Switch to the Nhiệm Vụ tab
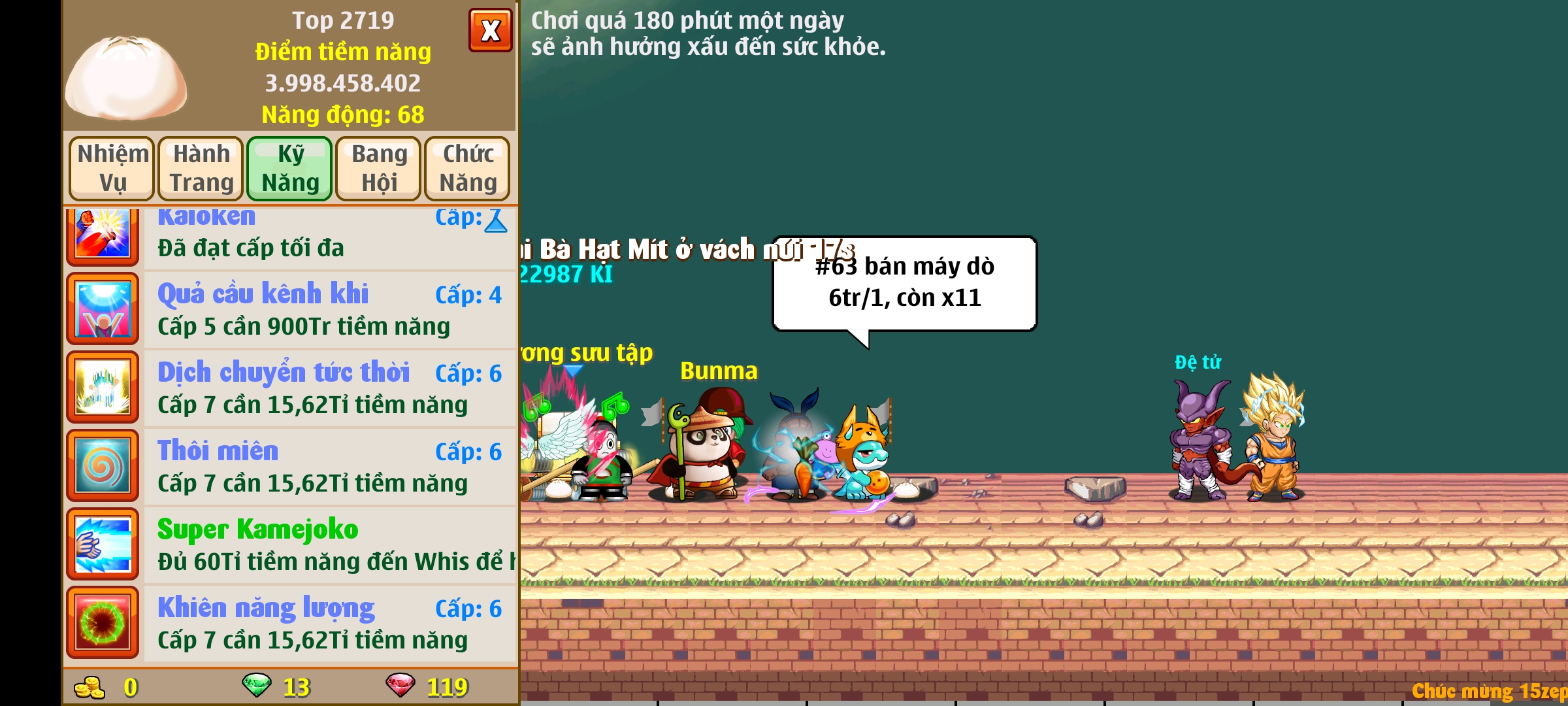The width and height of the screenshot is (1568, 706). coord(112,168)
